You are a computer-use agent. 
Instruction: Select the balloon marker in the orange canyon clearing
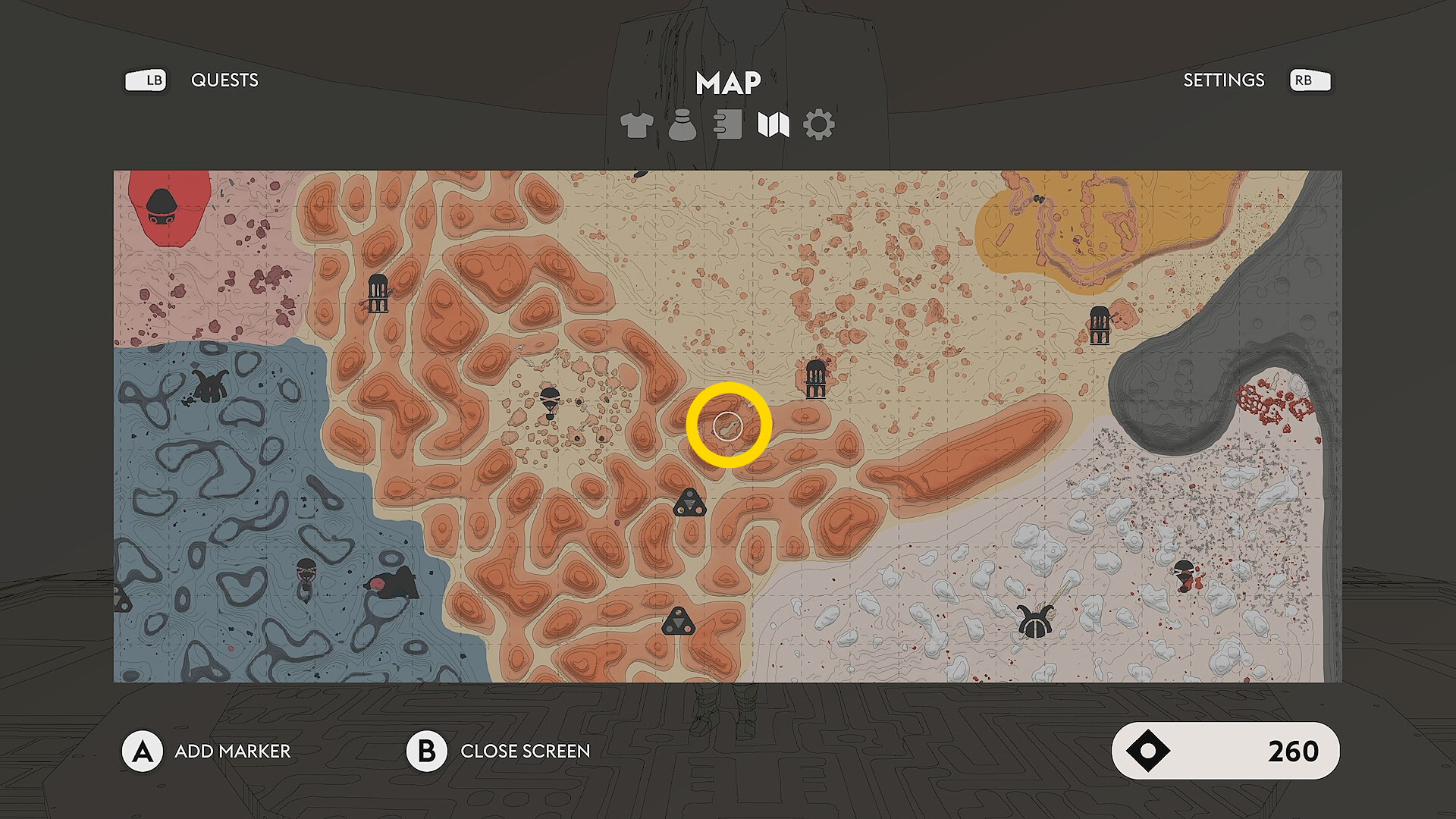[x=550, y=401]
